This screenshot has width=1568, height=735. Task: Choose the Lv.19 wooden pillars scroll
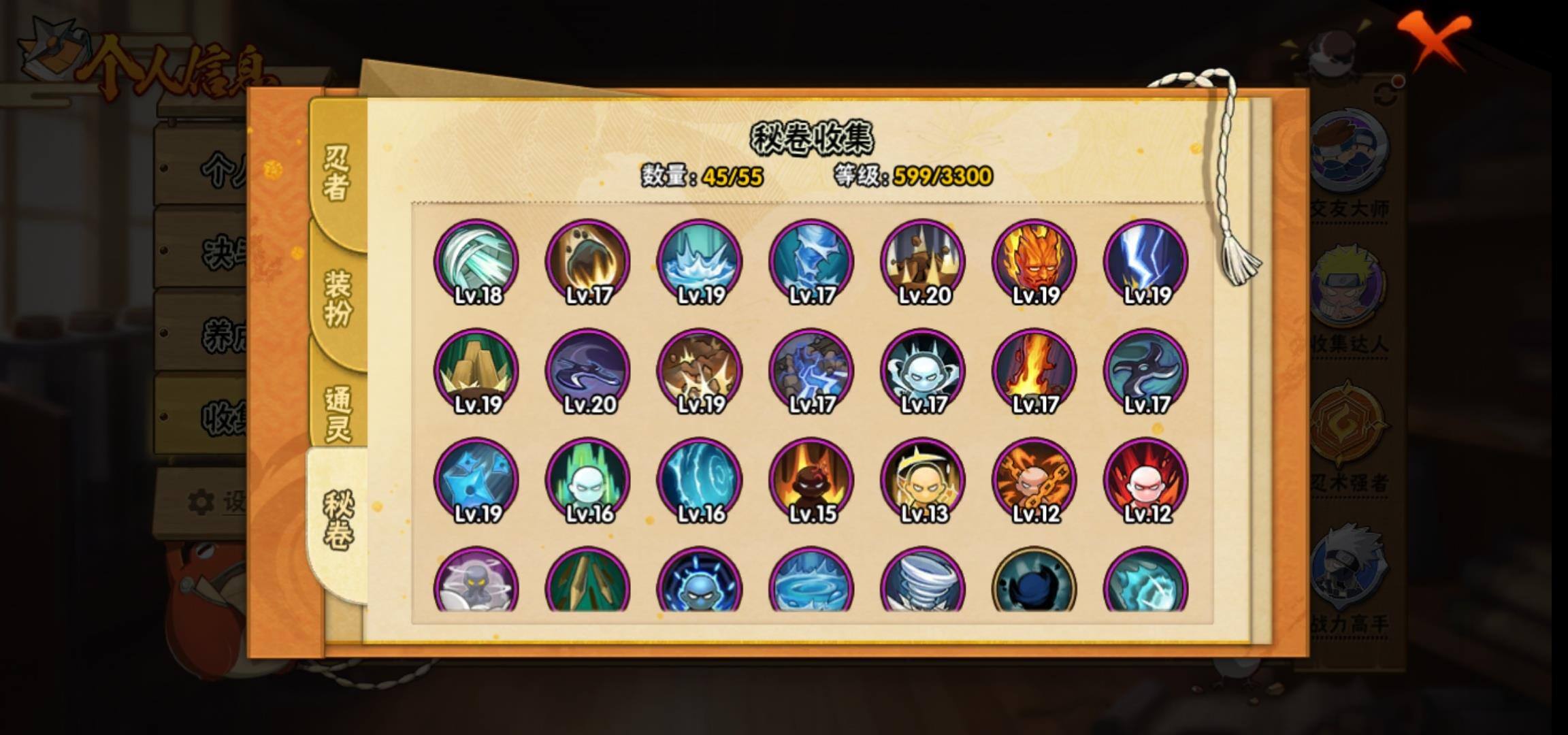pos(476,371)
